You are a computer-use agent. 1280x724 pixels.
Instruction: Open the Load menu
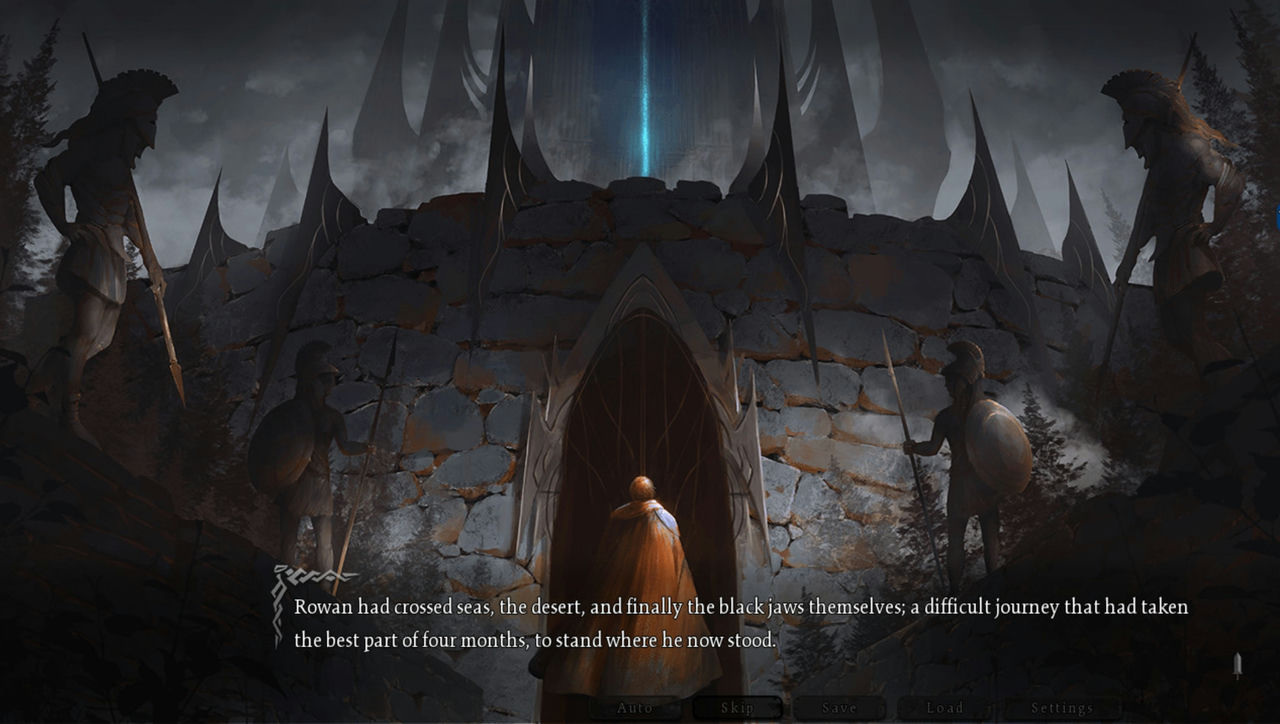coord(944,708)
